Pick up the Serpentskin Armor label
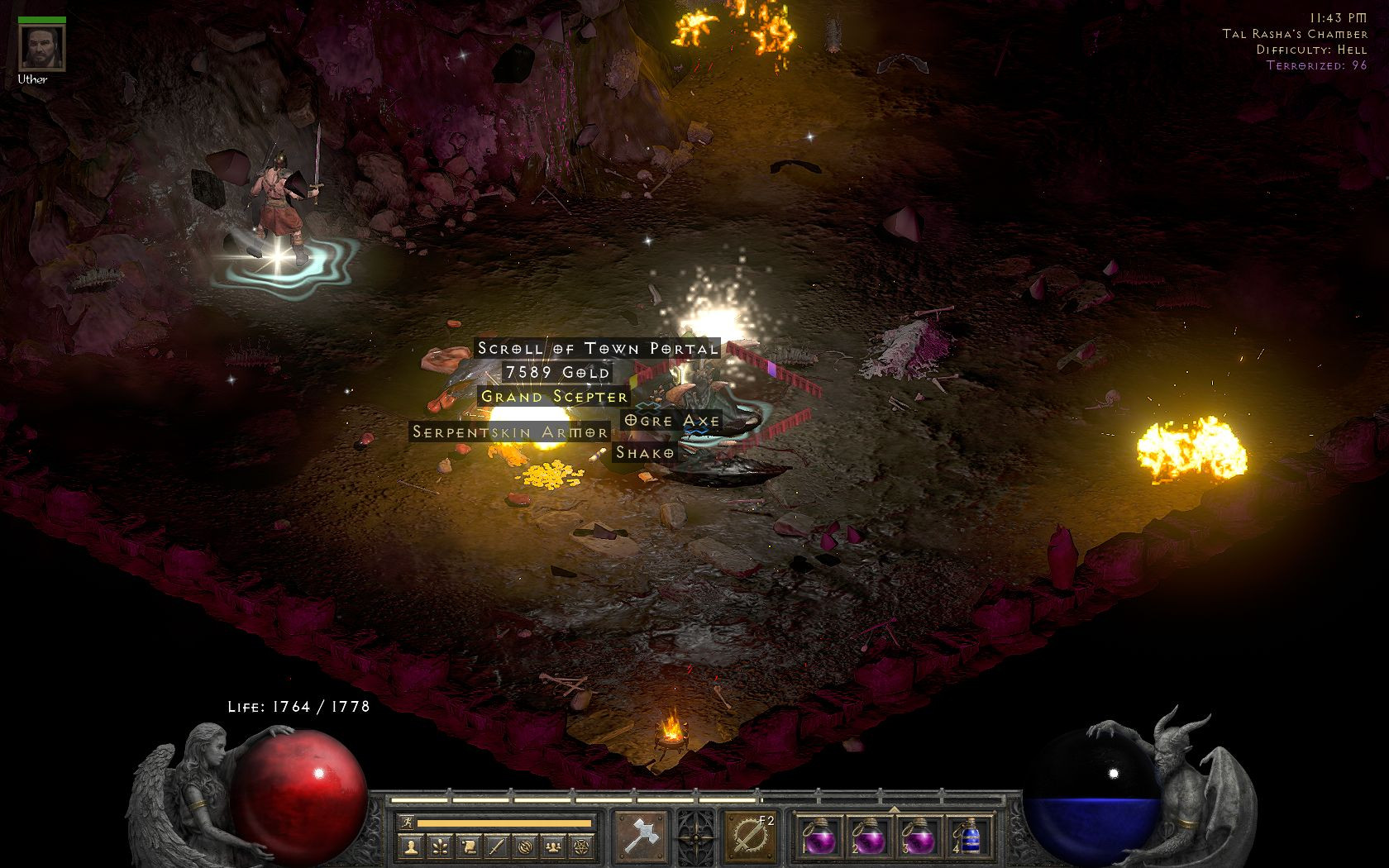The image size is (1389, 868). pos(510,432)
